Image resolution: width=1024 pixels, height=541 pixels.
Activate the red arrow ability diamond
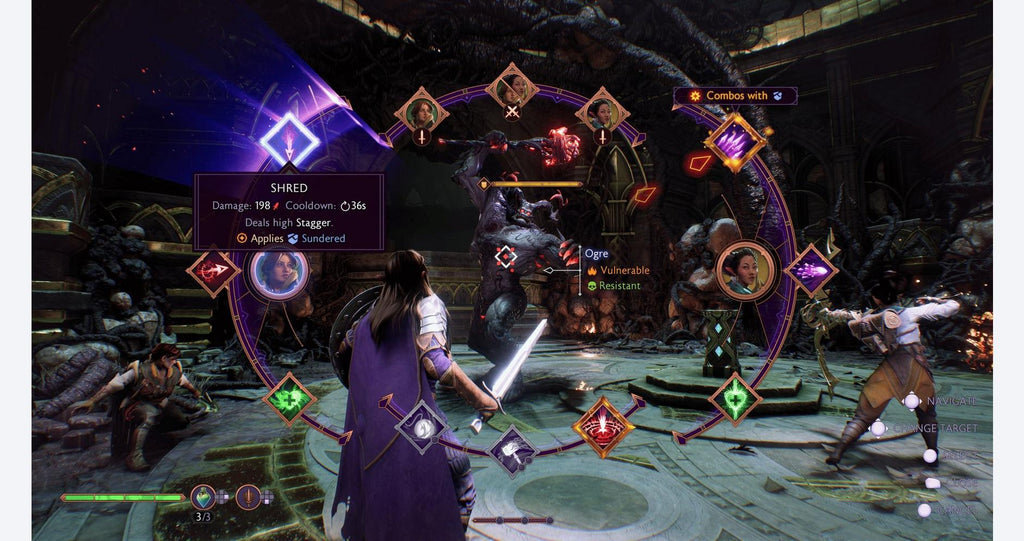click(213, 271)
